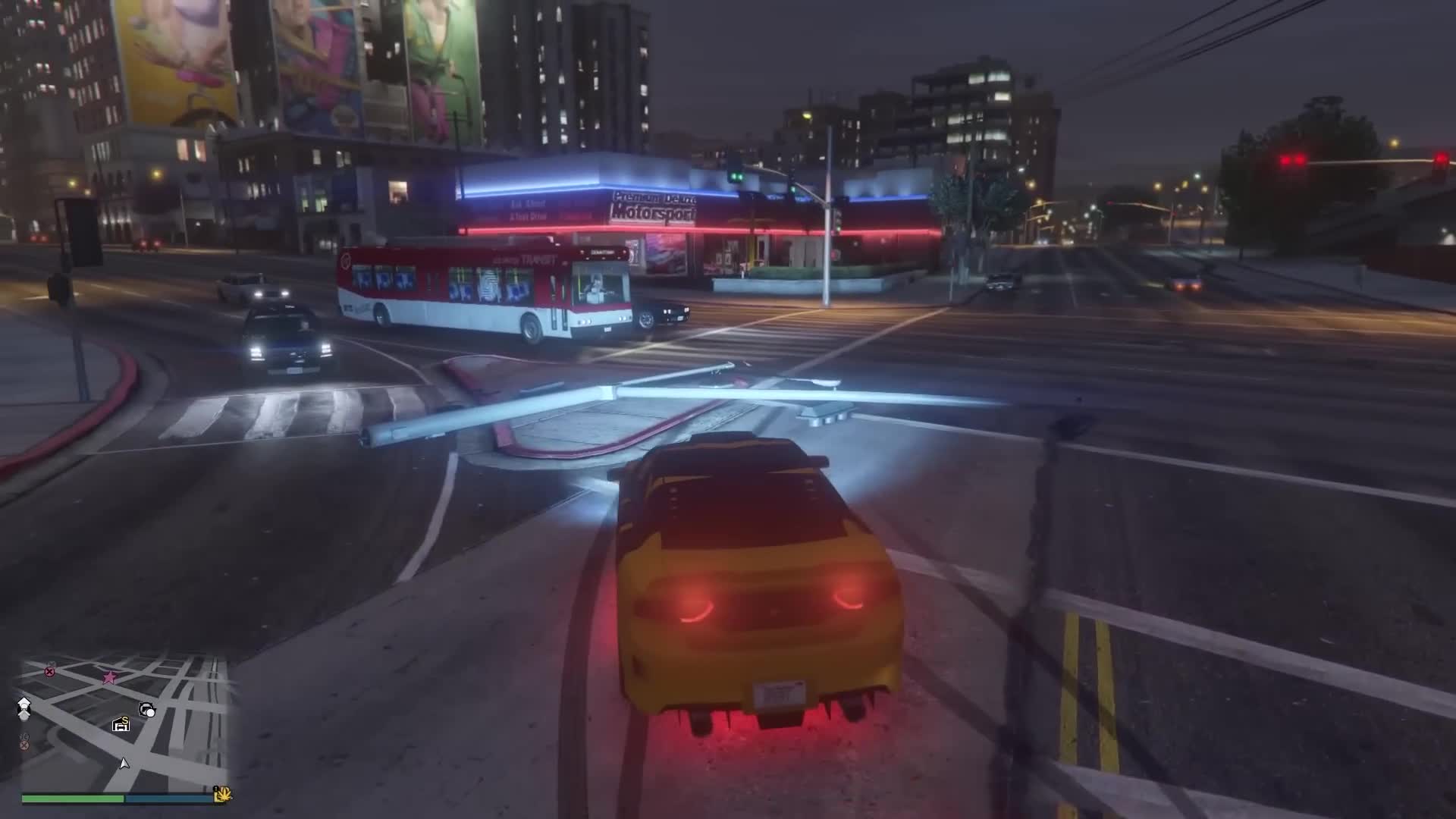Click the camera store blip on the minimap

click(x=148, y=709)
